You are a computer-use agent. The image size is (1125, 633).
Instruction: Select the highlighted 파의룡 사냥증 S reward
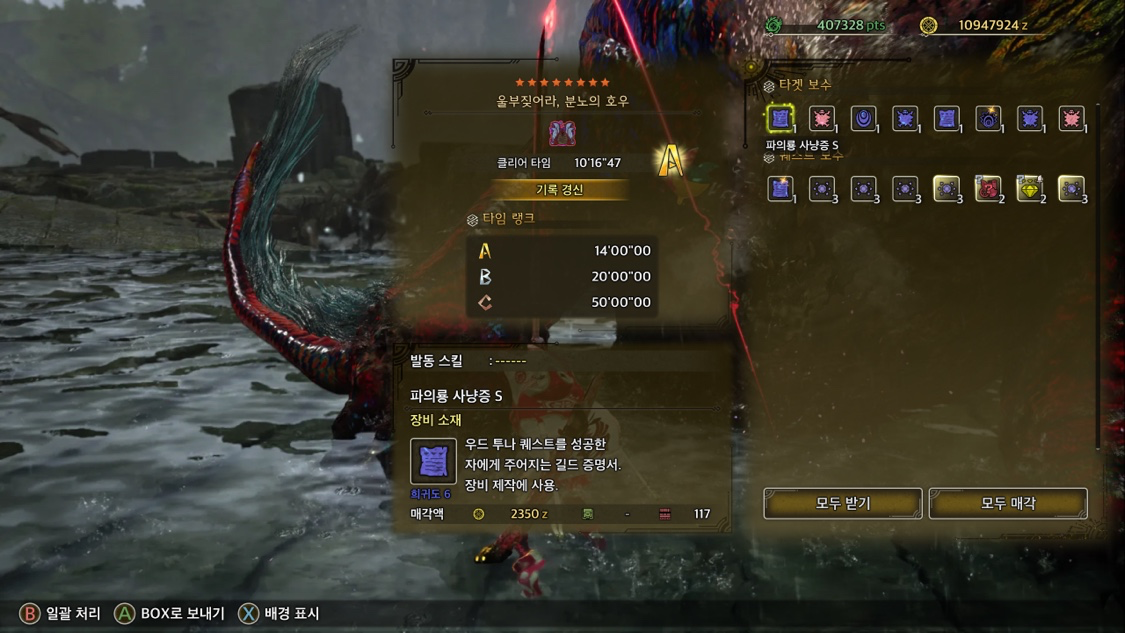780,118
